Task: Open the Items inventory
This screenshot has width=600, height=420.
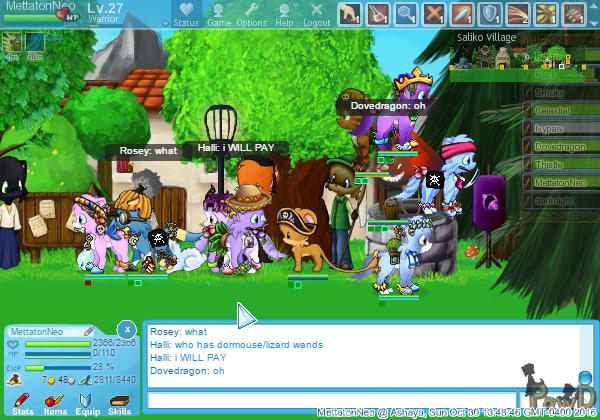Action: point(55,403)
